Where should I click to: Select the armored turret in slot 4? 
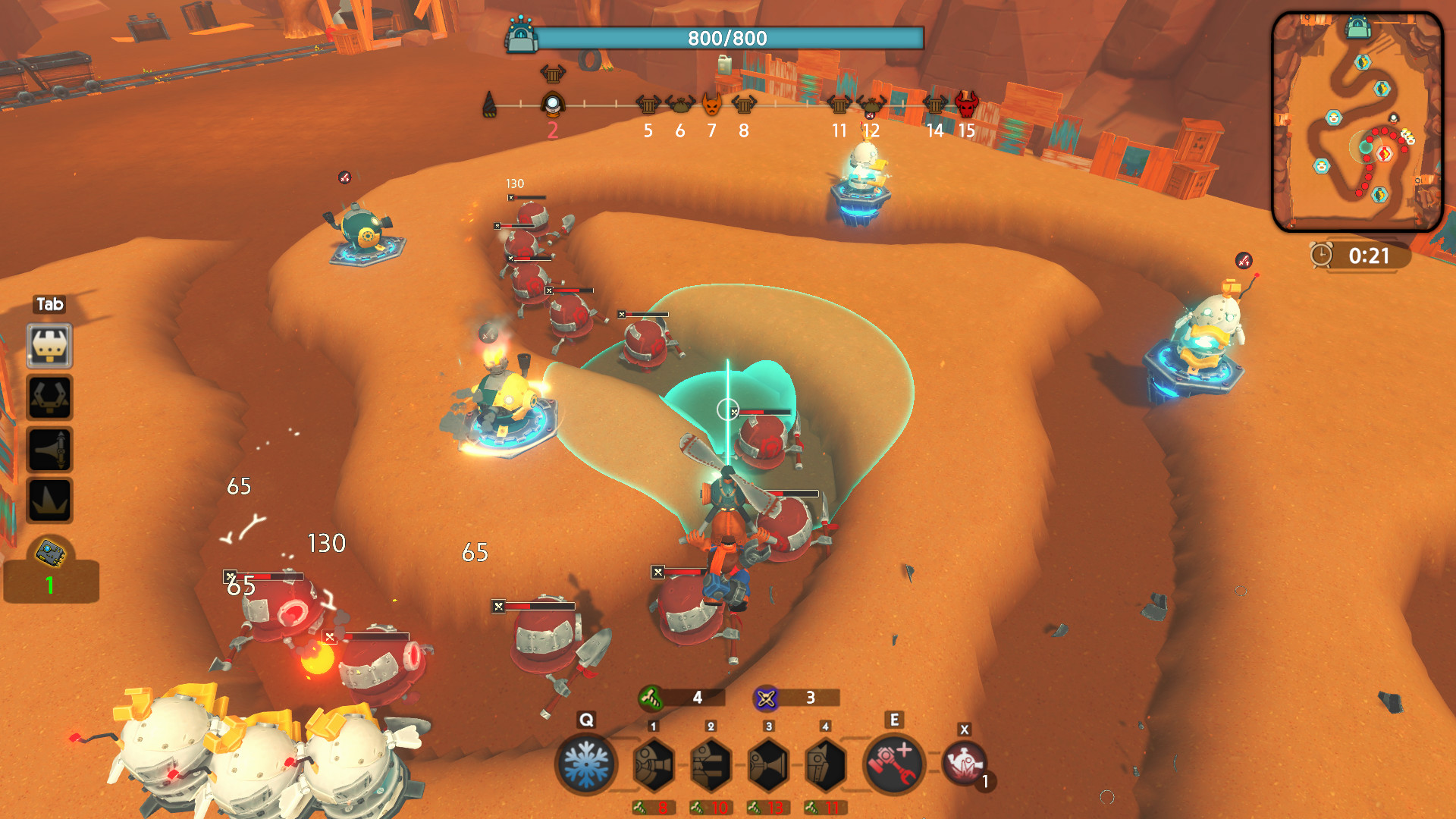[x=825, y=764]
